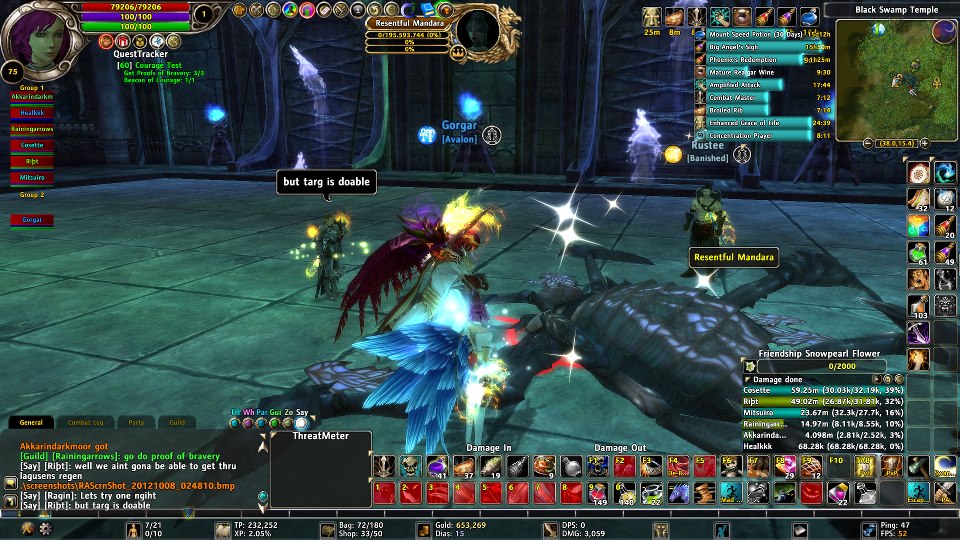Target Gorgar in the Group 2 list
960x540 pixels.
[32, 219]
